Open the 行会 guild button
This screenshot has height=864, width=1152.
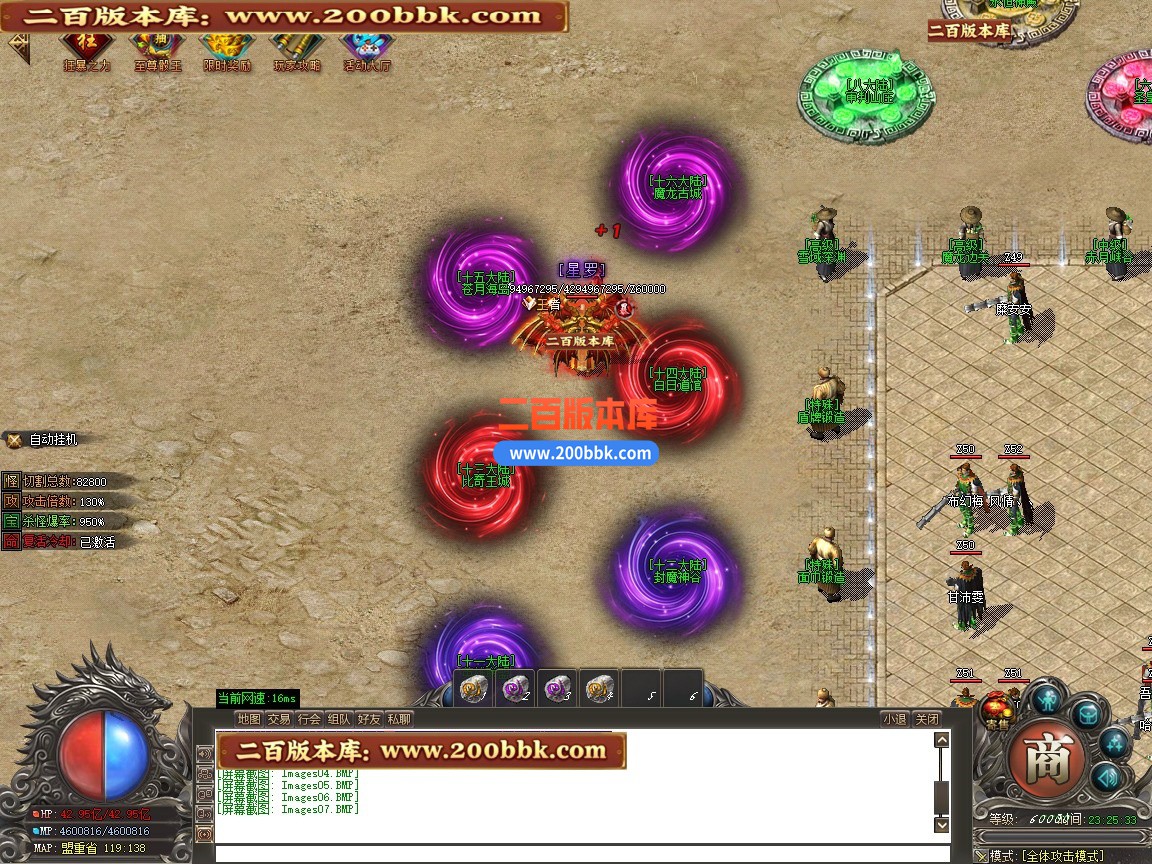click(x=309, y=719)
